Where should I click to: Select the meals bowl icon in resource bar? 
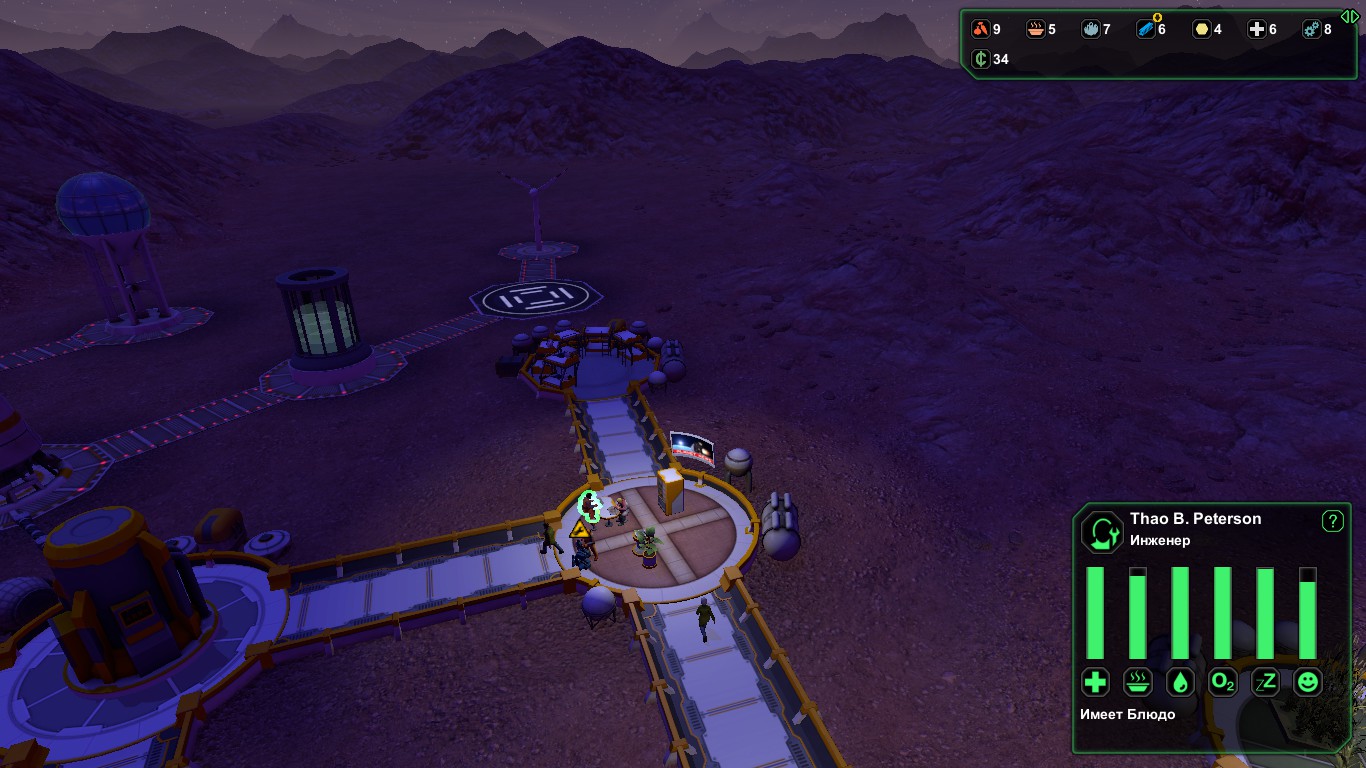point(1036,29)
